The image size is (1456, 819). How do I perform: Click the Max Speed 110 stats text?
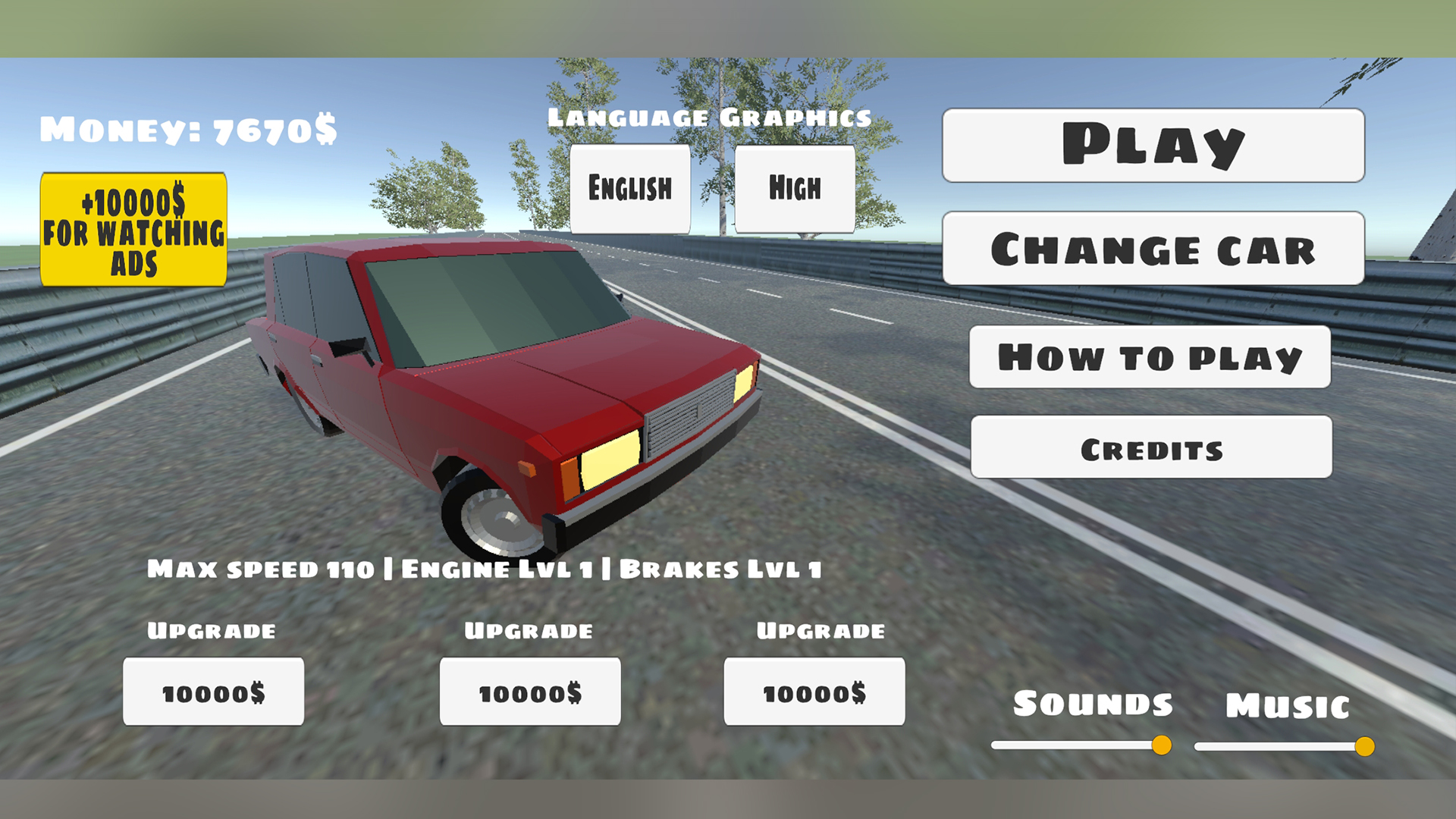coord(485,567)
